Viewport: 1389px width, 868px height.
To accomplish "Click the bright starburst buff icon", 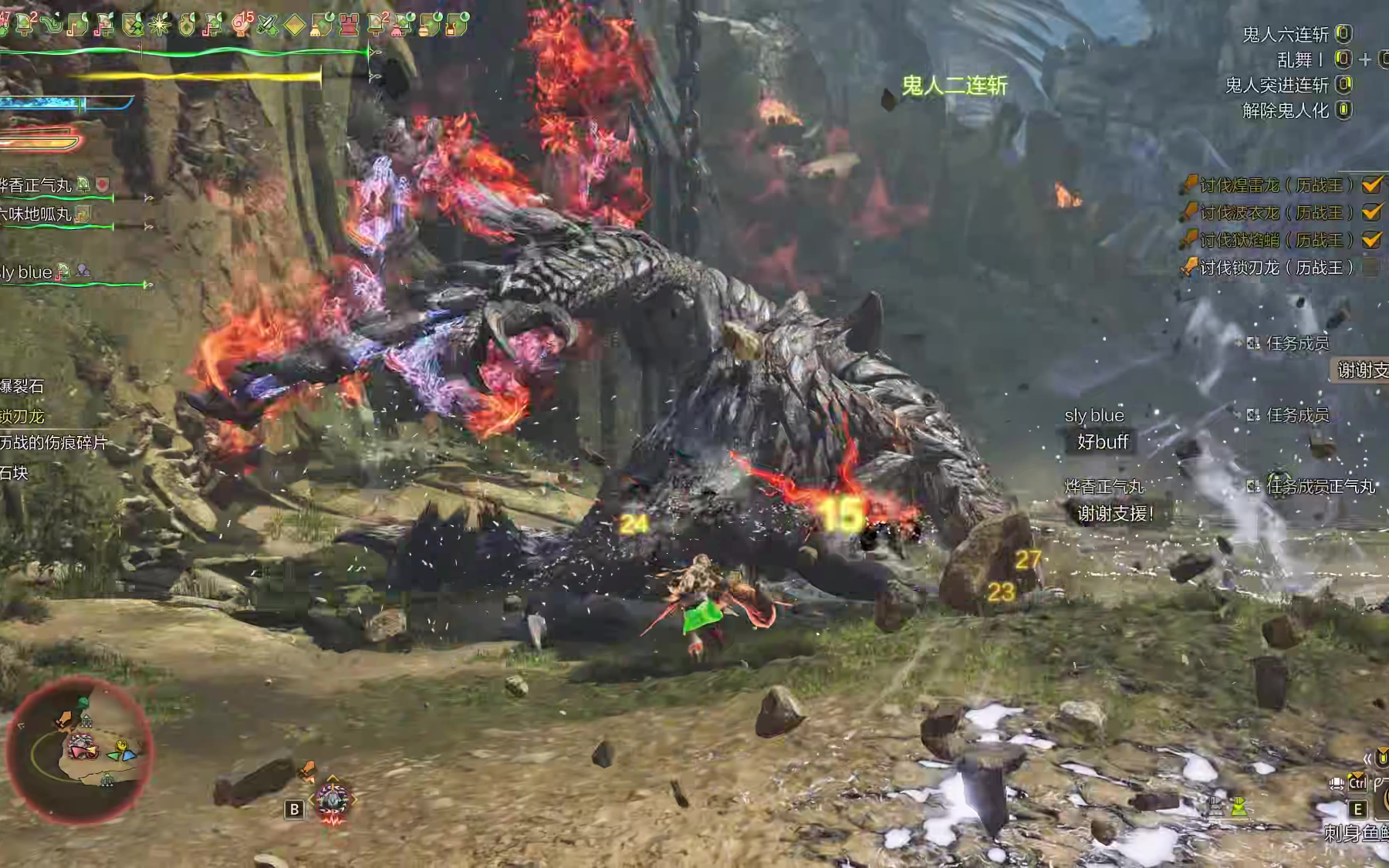I will pos(160,25).
